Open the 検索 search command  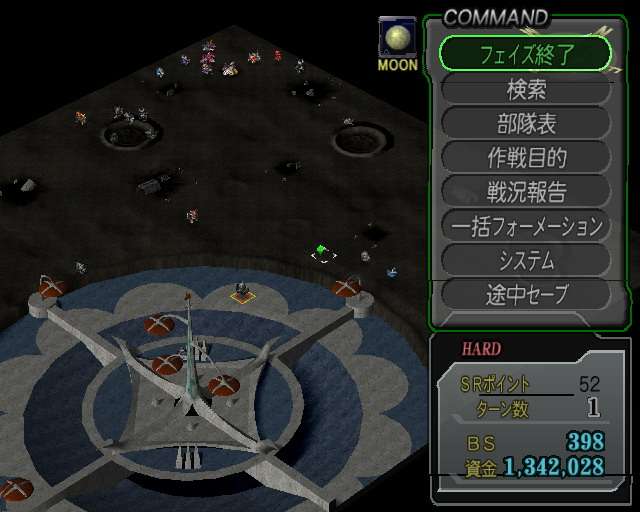click(x=525, y=89)
